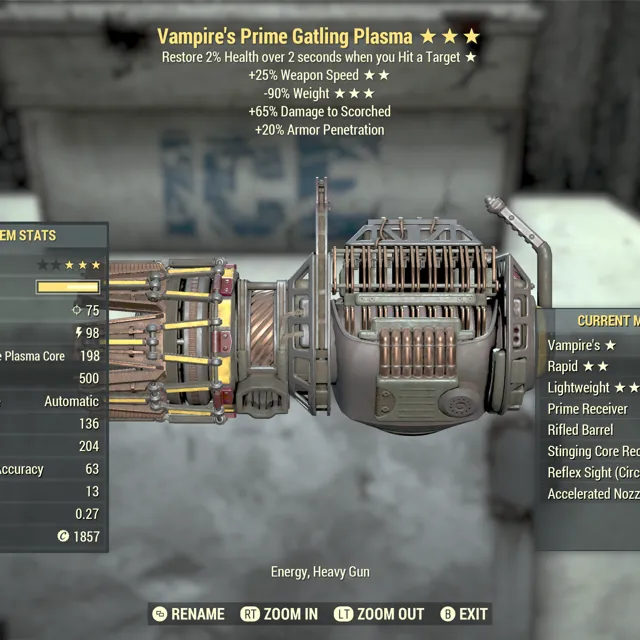Click the Lightweight mod entry

(x=592, y=387)
